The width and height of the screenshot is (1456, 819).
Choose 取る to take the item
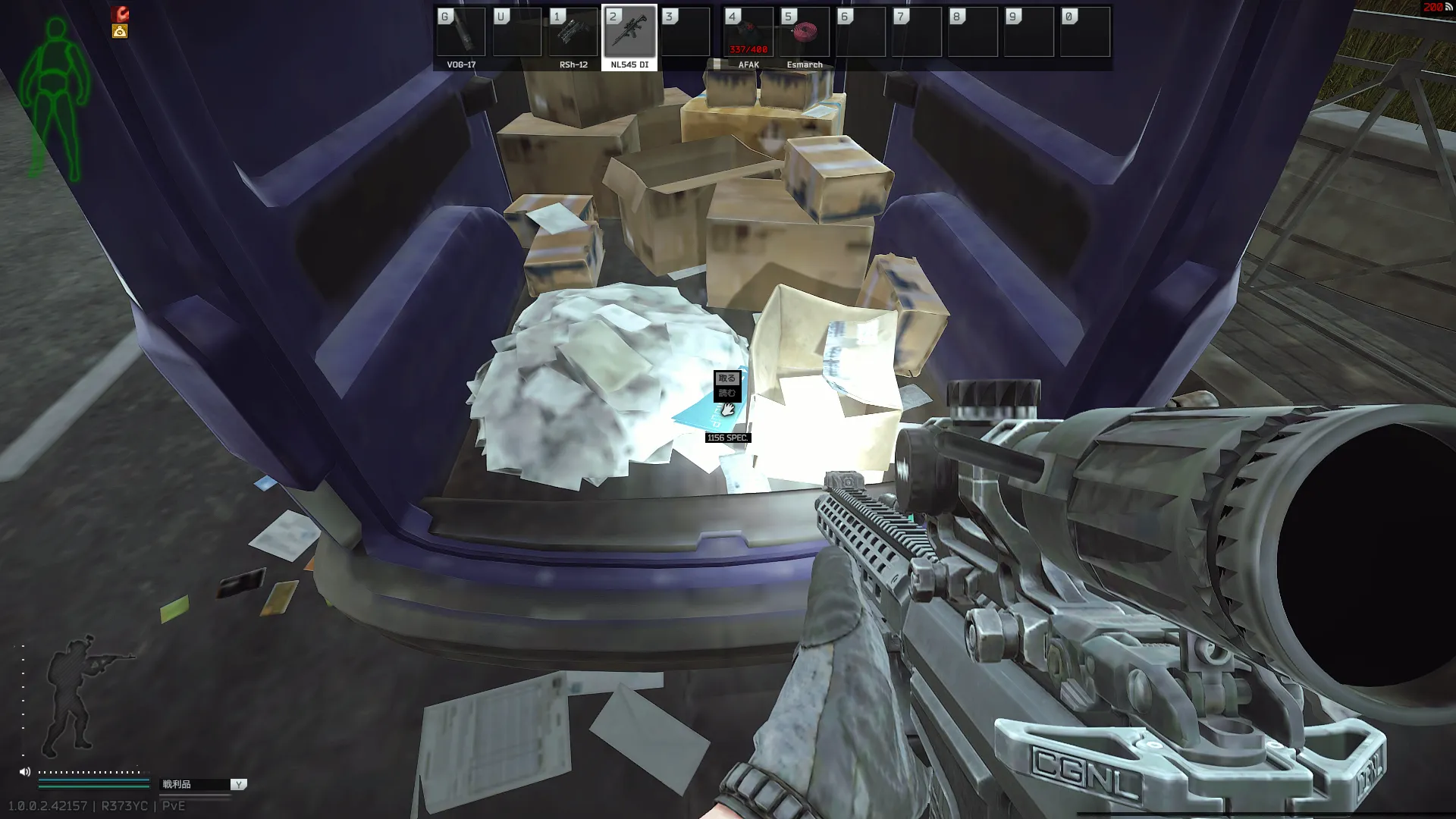click(x=726, y=378)
